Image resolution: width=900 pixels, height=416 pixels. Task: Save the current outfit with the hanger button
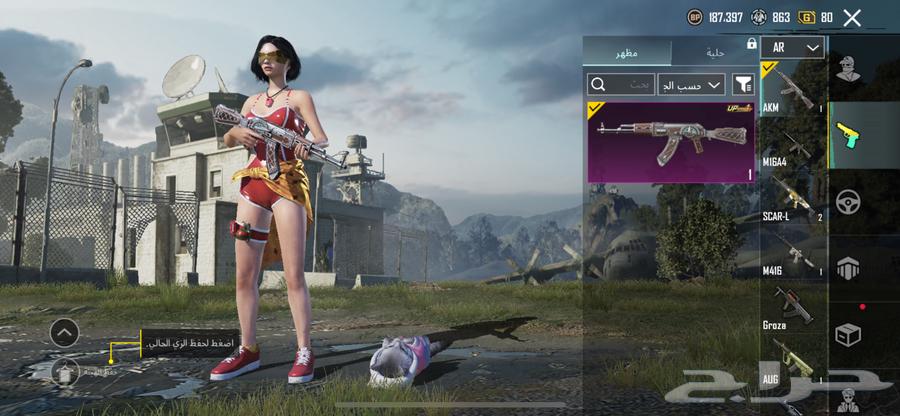64,371
